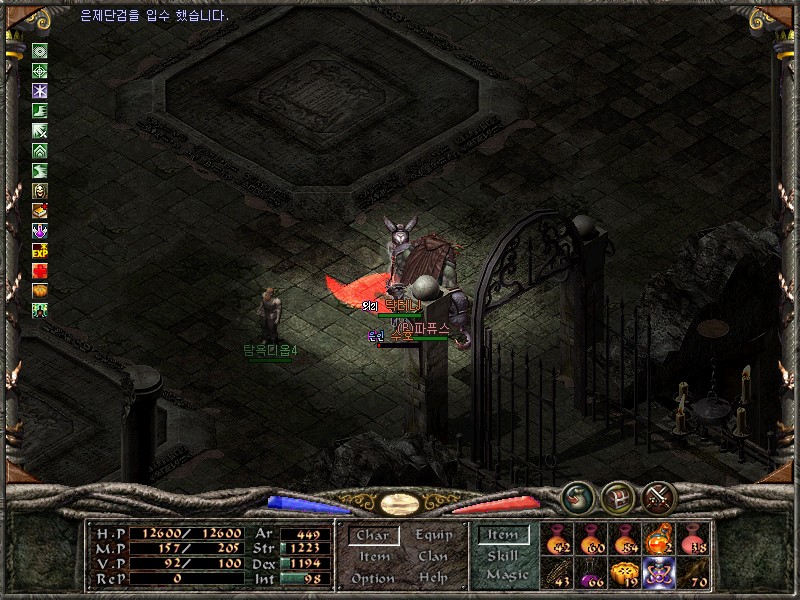Click the round pouch button
The height and width of the screenshot is (600, 800).
pos(580,497)
